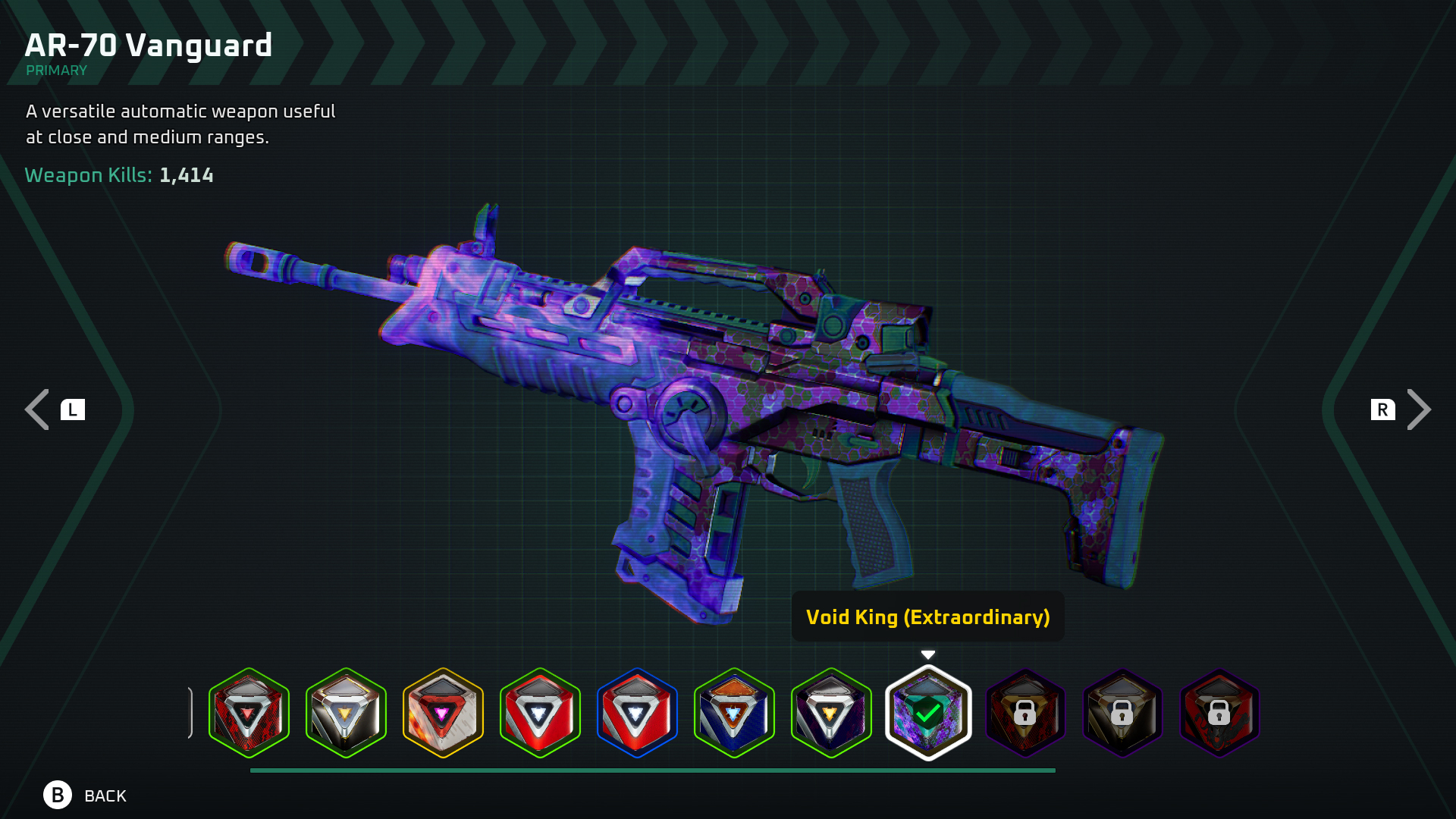Select the solid red skin with white triangle
The image size is (1456, 819).
click(x=541, y=713)
